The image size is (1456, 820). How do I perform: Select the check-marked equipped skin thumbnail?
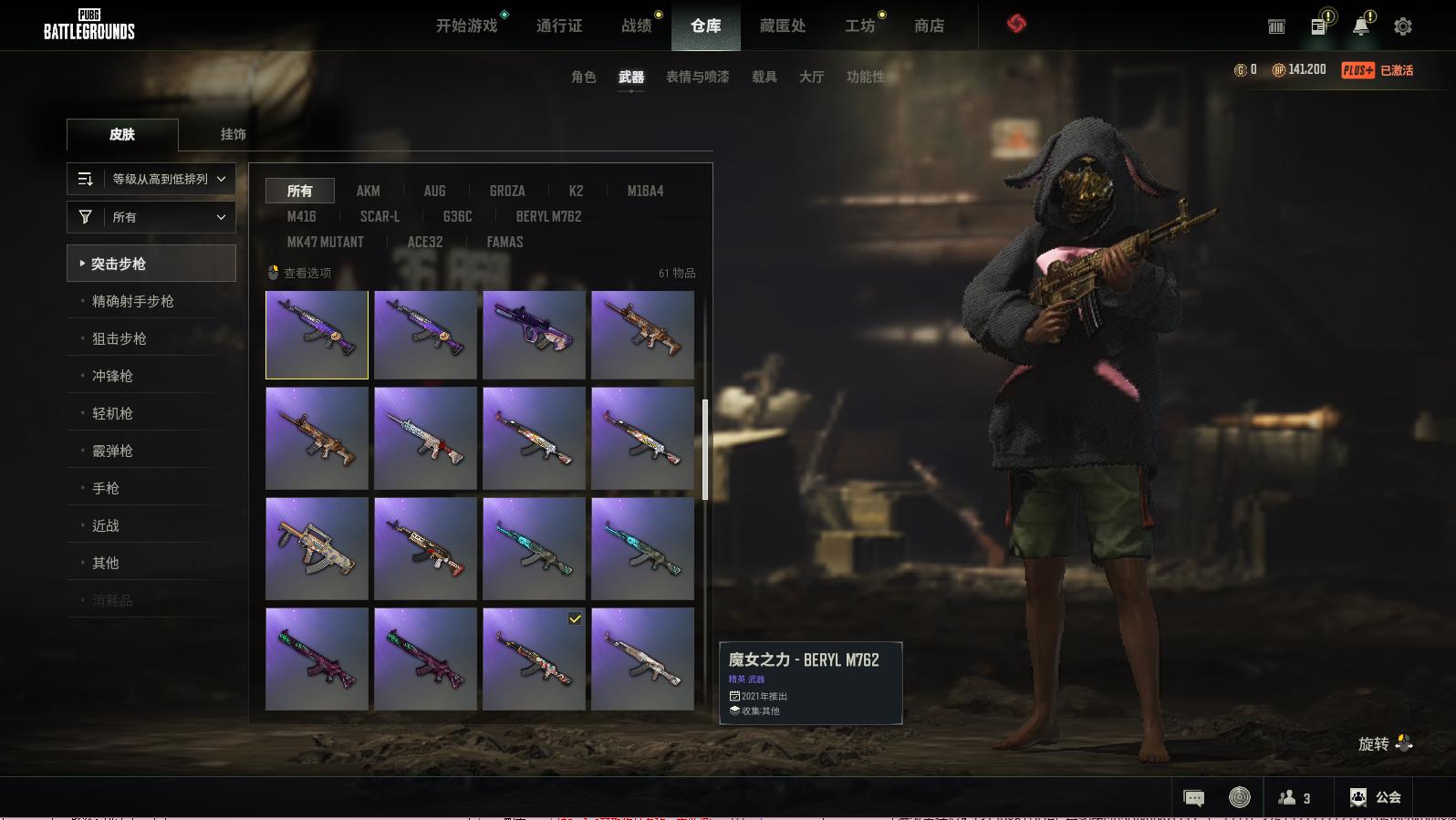point(534,659)
